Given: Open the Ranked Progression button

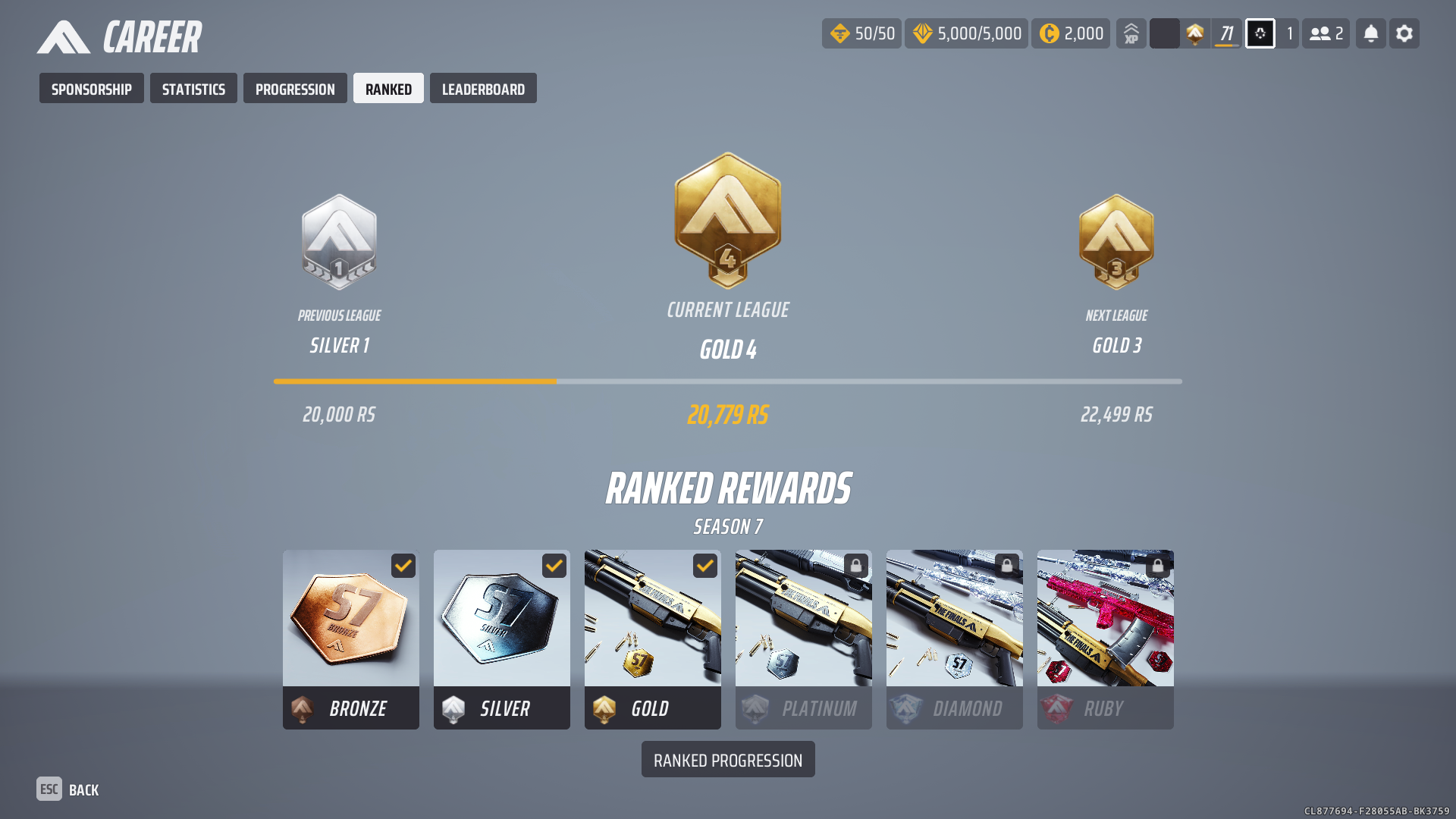Looking at the screenshot, I should [728, 760].
